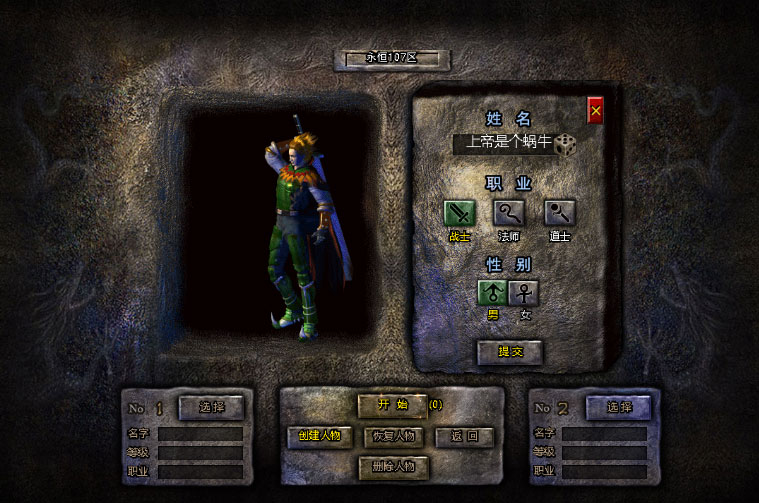The width and height of the screenshot is (759, 503).
Task: Click the 永恒107区 server label
Action: click(390, 58)
